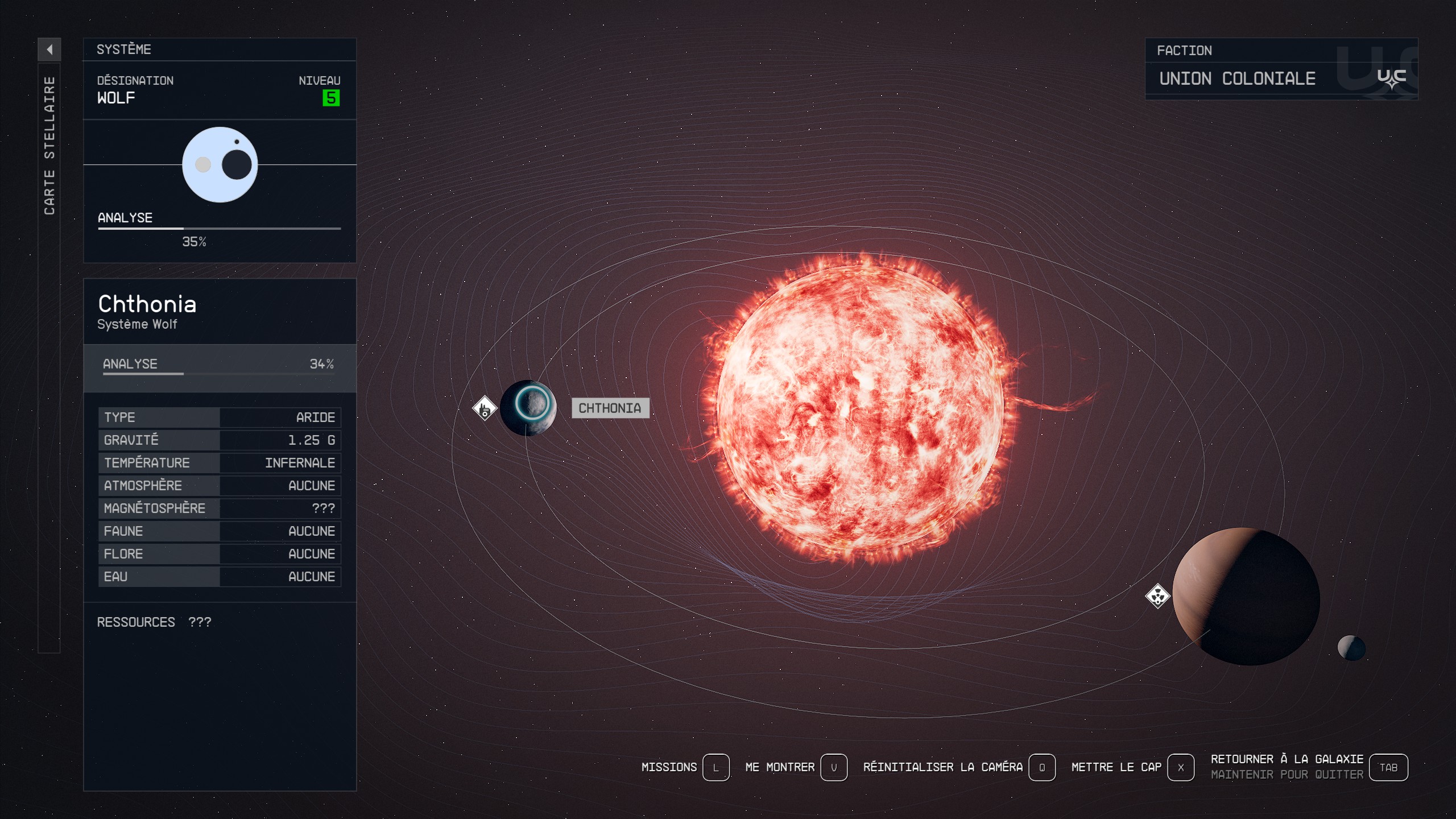1456x819 pixels.
Task: Open the Carte Stellaire side tab
Action: (x=49, y=146)
